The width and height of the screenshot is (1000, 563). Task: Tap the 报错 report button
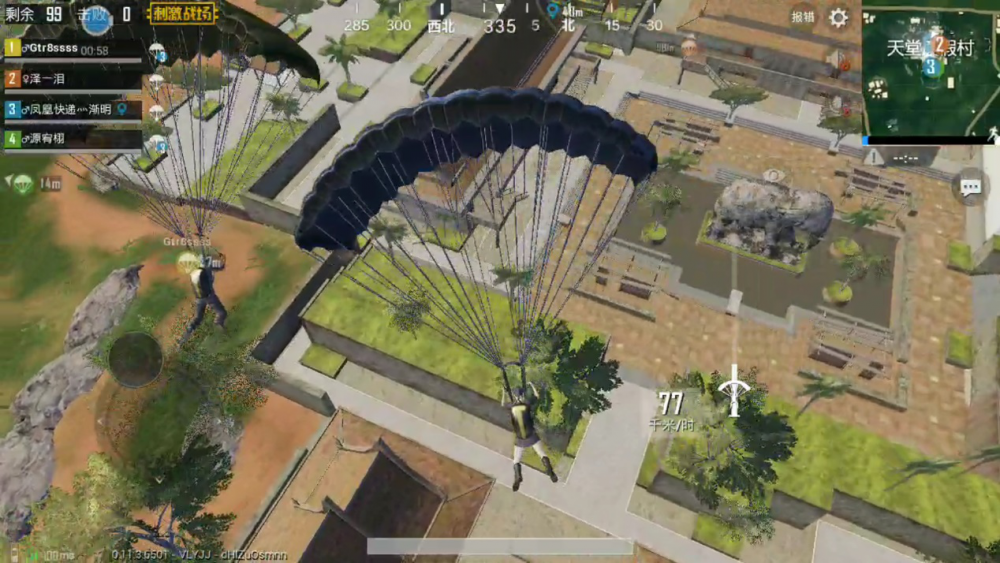coord(802,17)
